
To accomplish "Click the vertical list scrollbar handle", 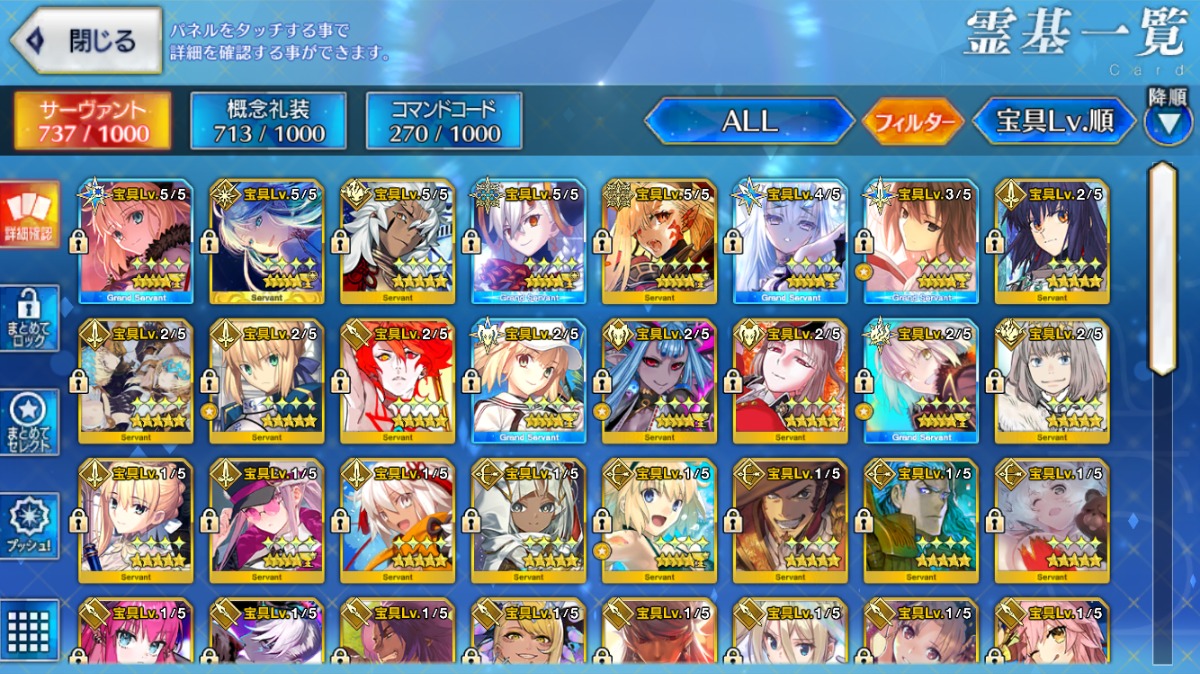I will pos(1162,268).
